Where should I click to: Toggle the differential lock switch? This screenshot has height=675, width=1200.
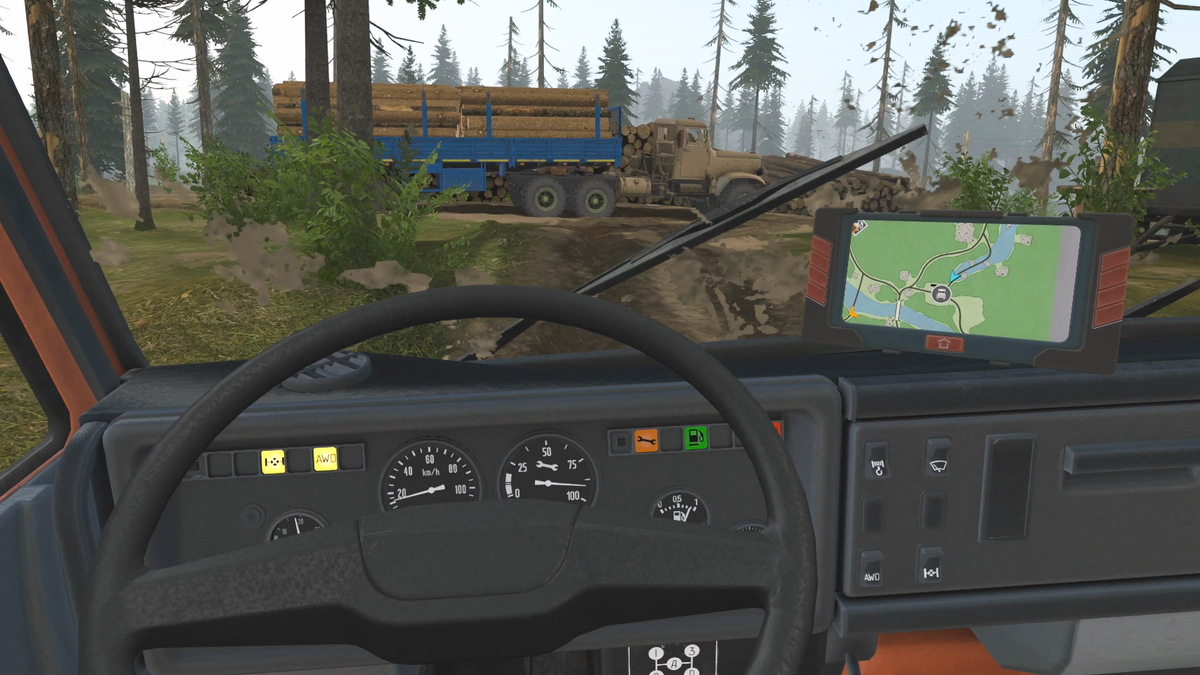point(931,566)
